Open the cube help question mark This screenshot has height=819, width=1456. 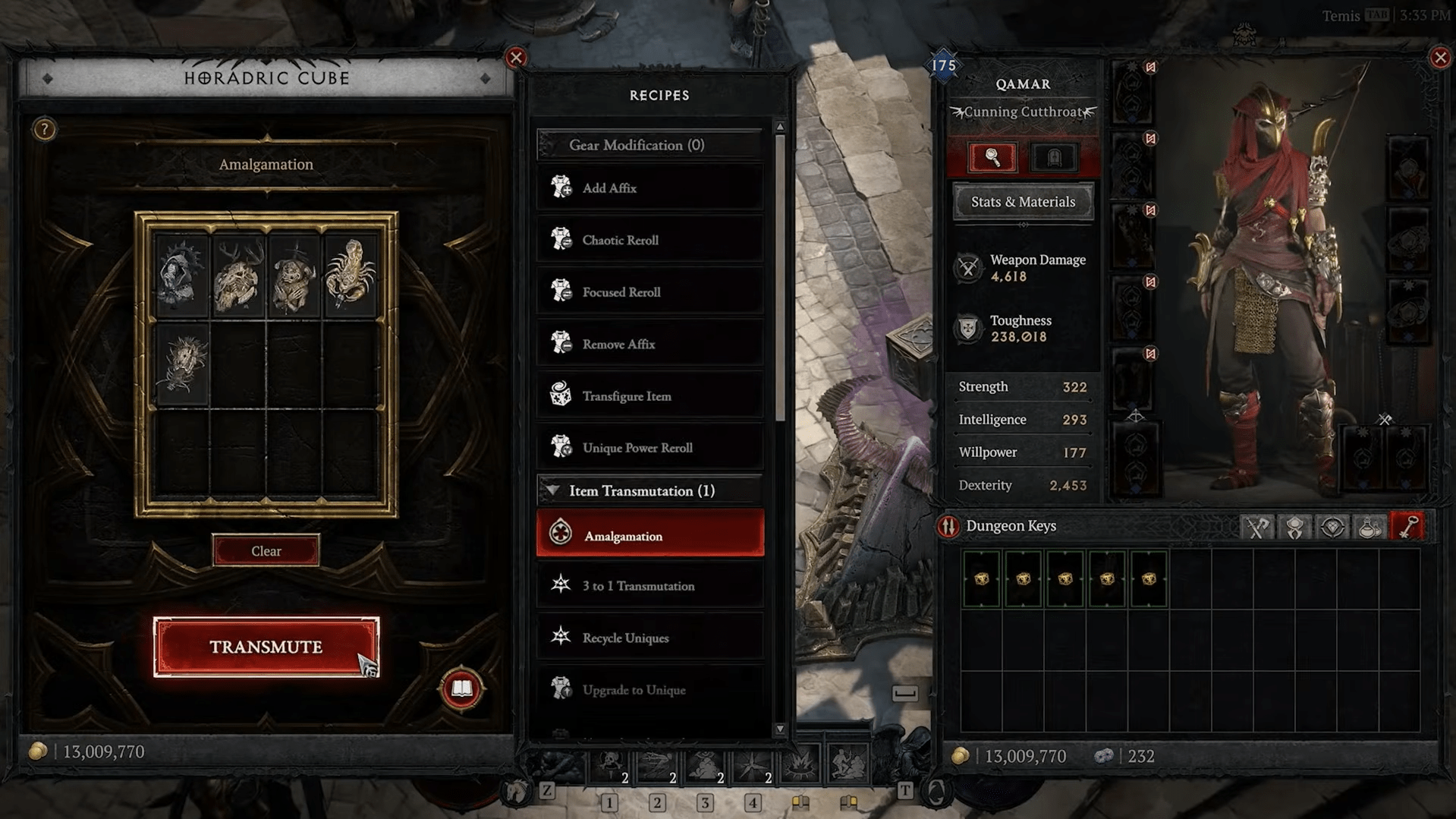pyautogui.click(x=44, y=130)
